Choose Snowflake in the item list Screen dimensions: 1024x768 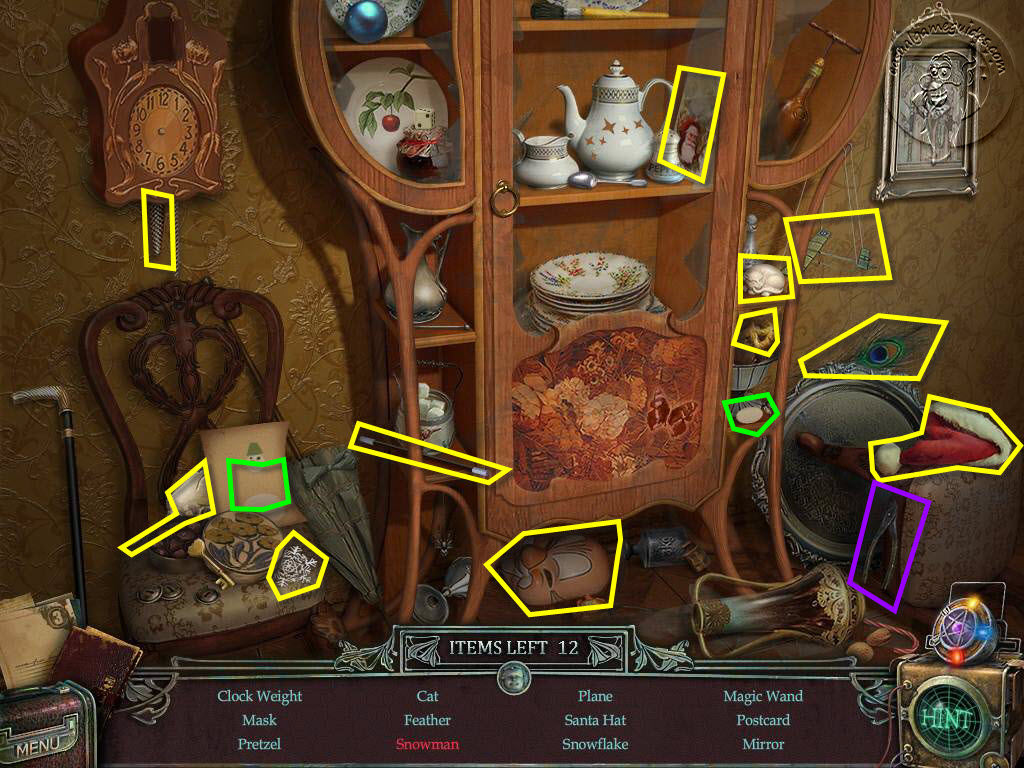pyautogui.click(x=595, y=744)
